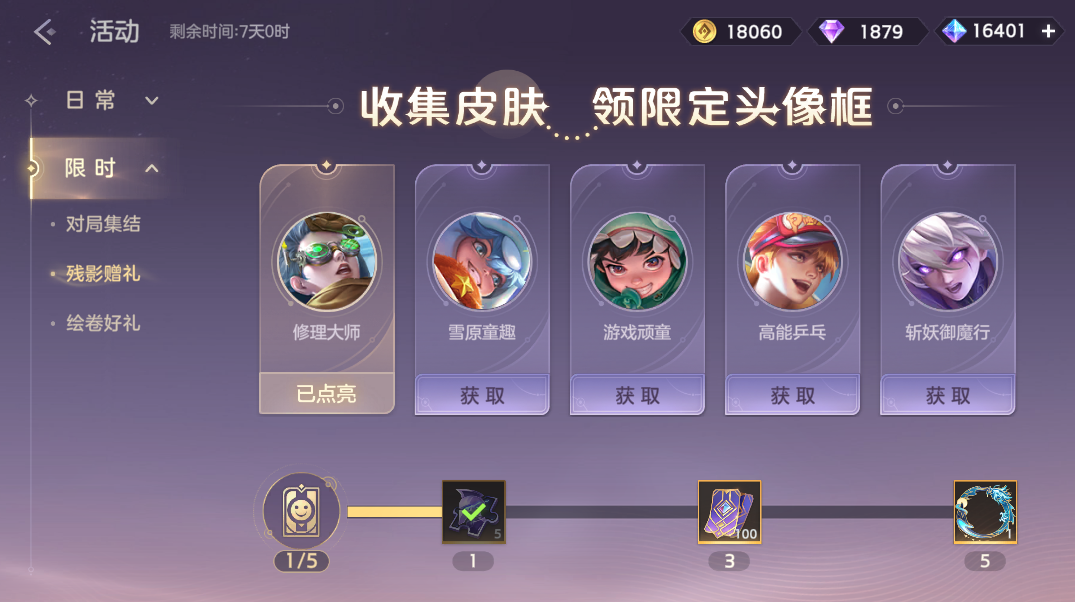Get the 斩妖御魔行 skin
Screen dimensions: 1075x602
[x=947, y=395]
